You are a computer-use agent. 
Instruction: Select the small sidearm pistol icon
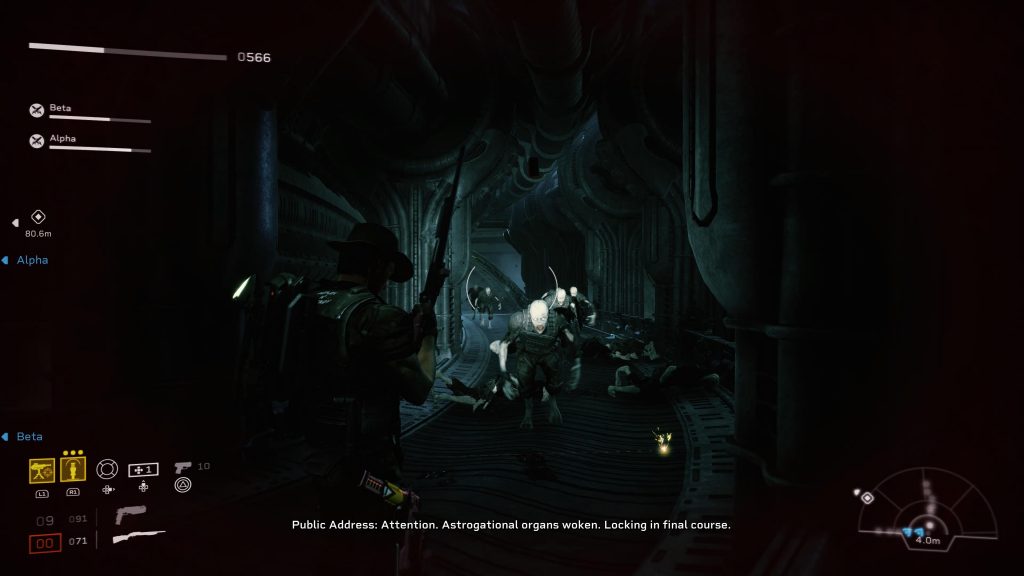[x=183, y=467]
